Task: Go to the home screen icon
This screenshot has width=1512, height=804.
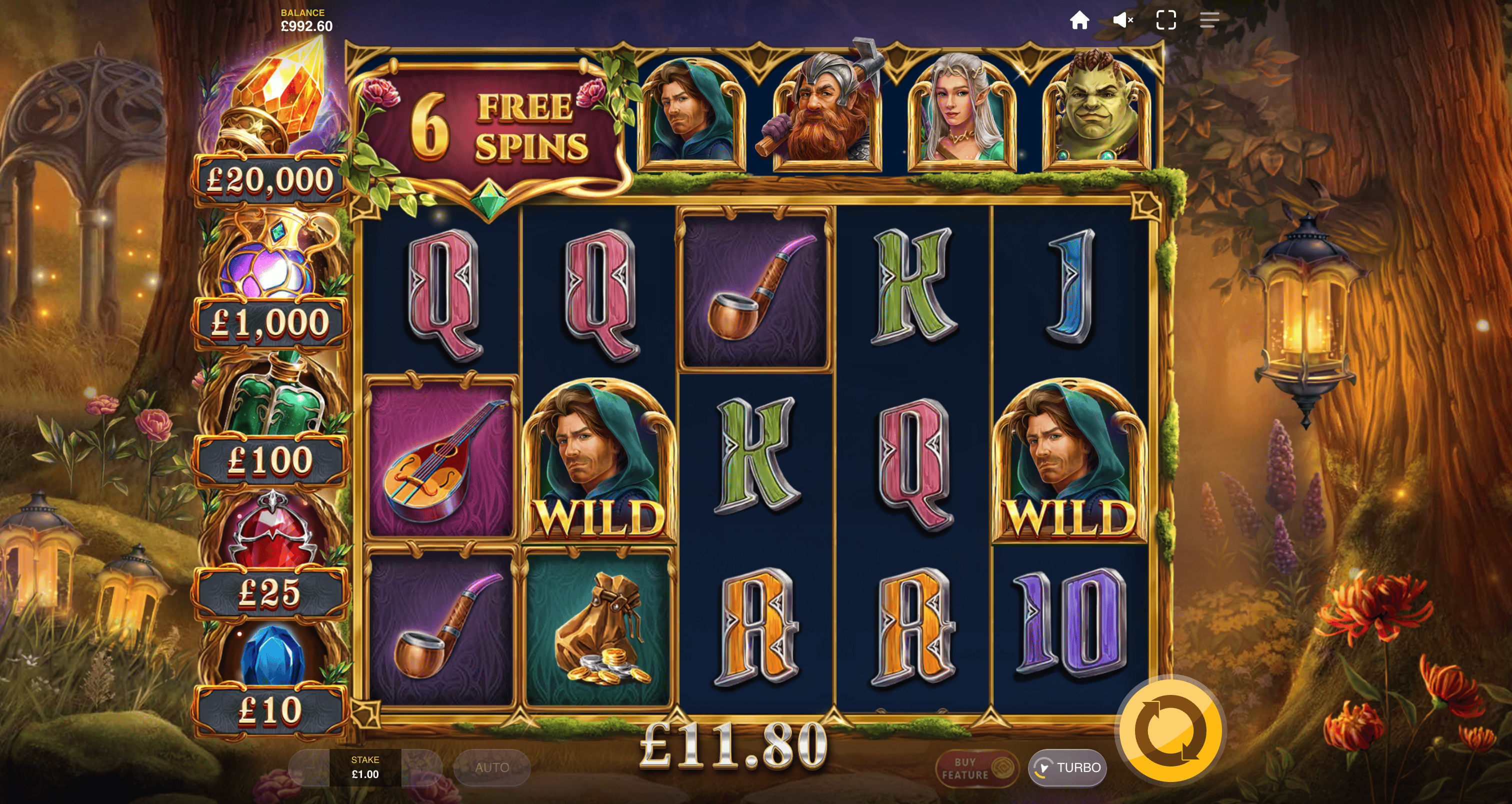Action: 1079,21
